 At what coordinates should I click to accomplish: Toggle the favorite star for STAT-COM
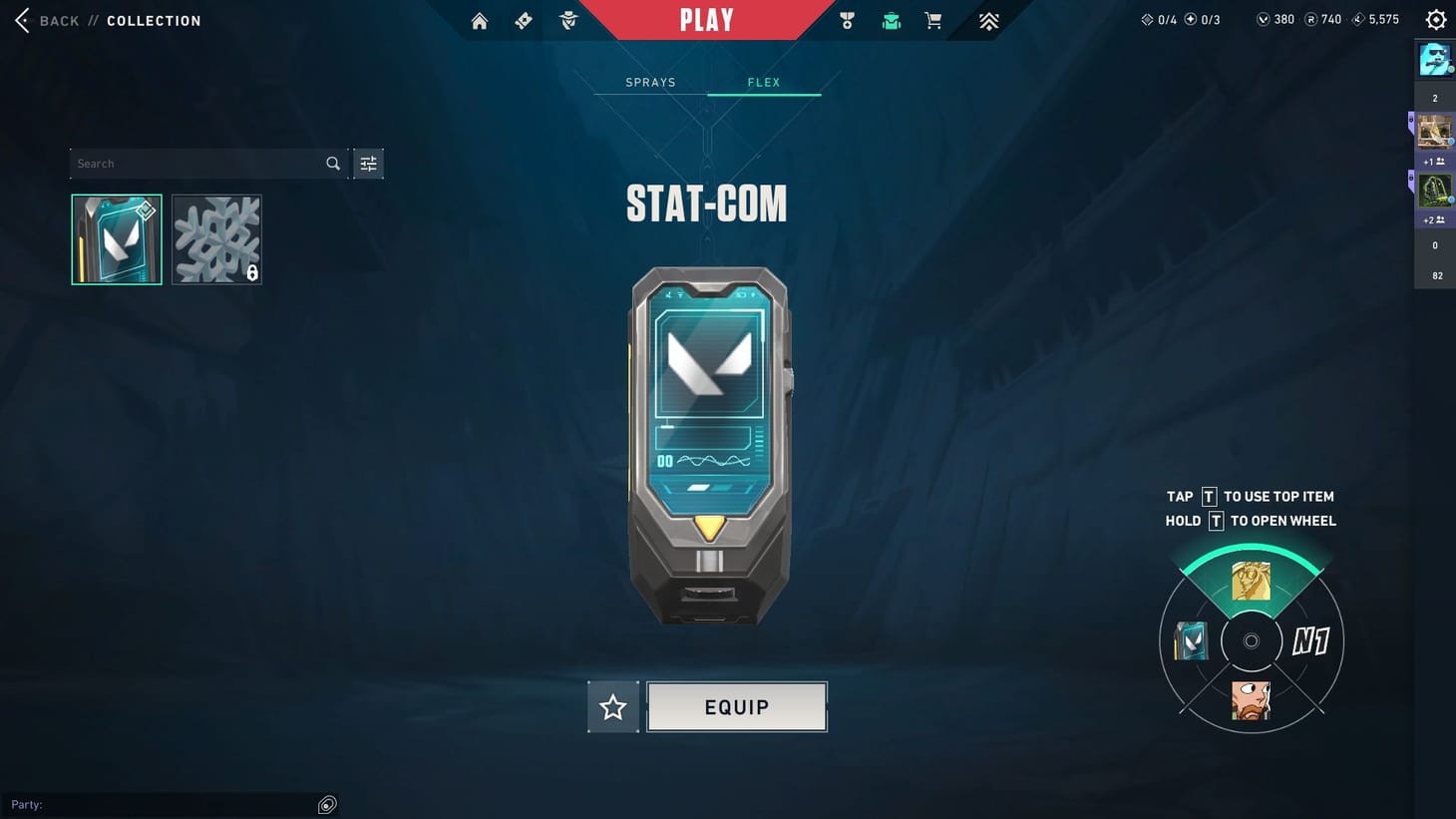click(612, 706)
